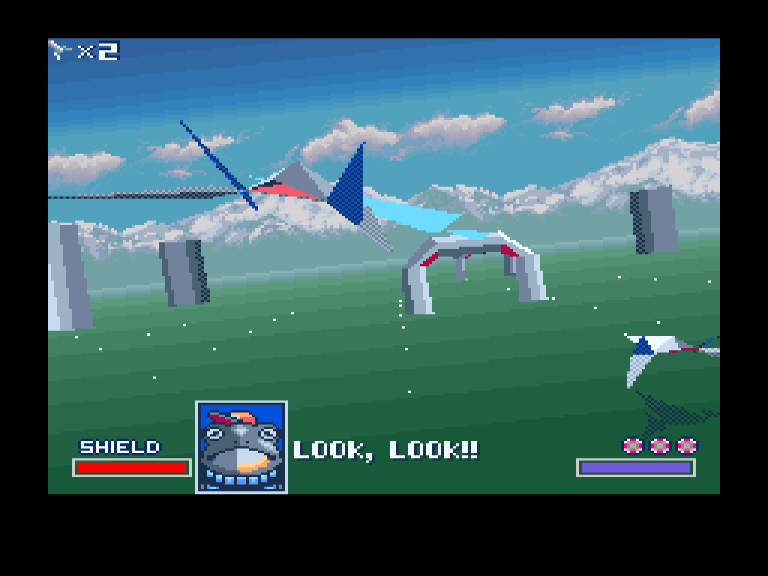The width and height of the screenshot is (768, 576).
Task: Select the Arwing lives icon
Action: (62, 50)
